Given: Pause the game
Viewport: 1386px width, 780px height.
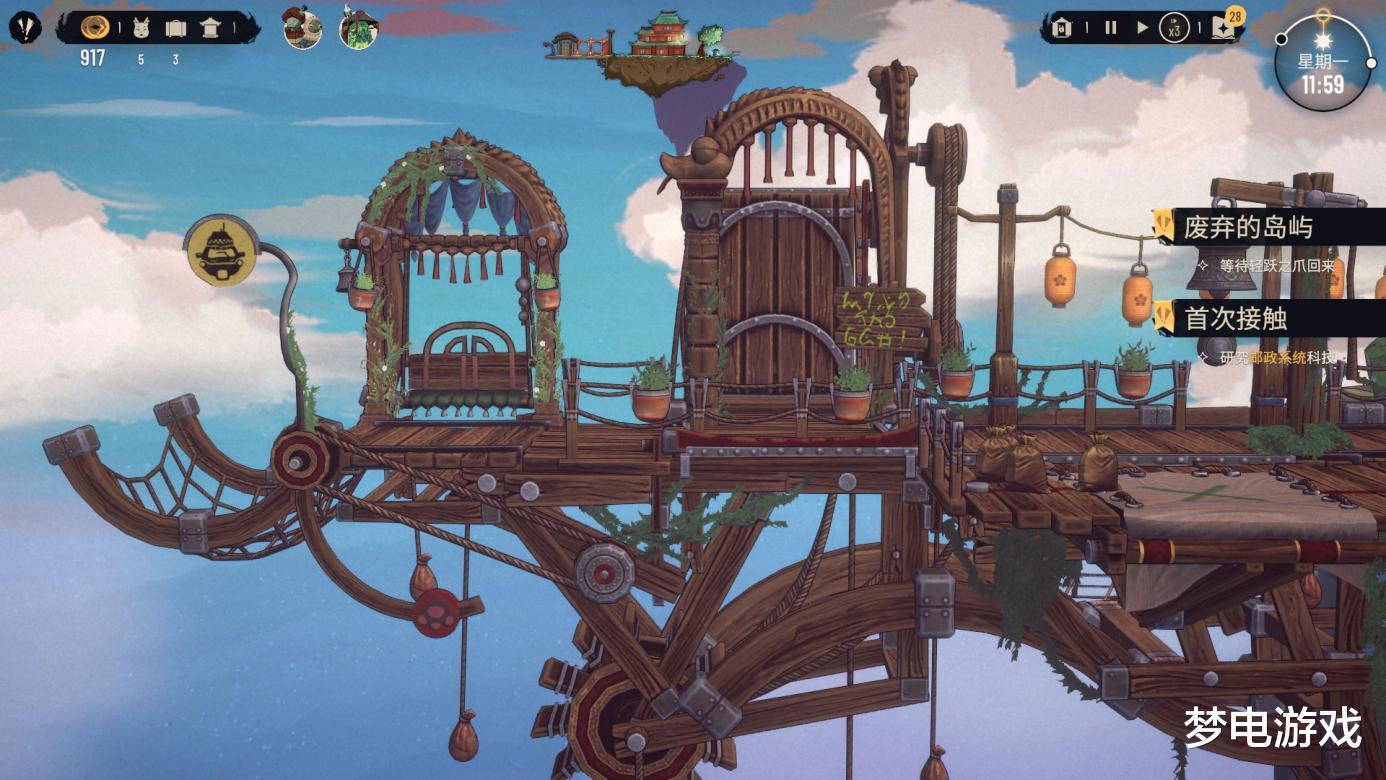Looking at the screenshot, I should tap(1110, 28).
